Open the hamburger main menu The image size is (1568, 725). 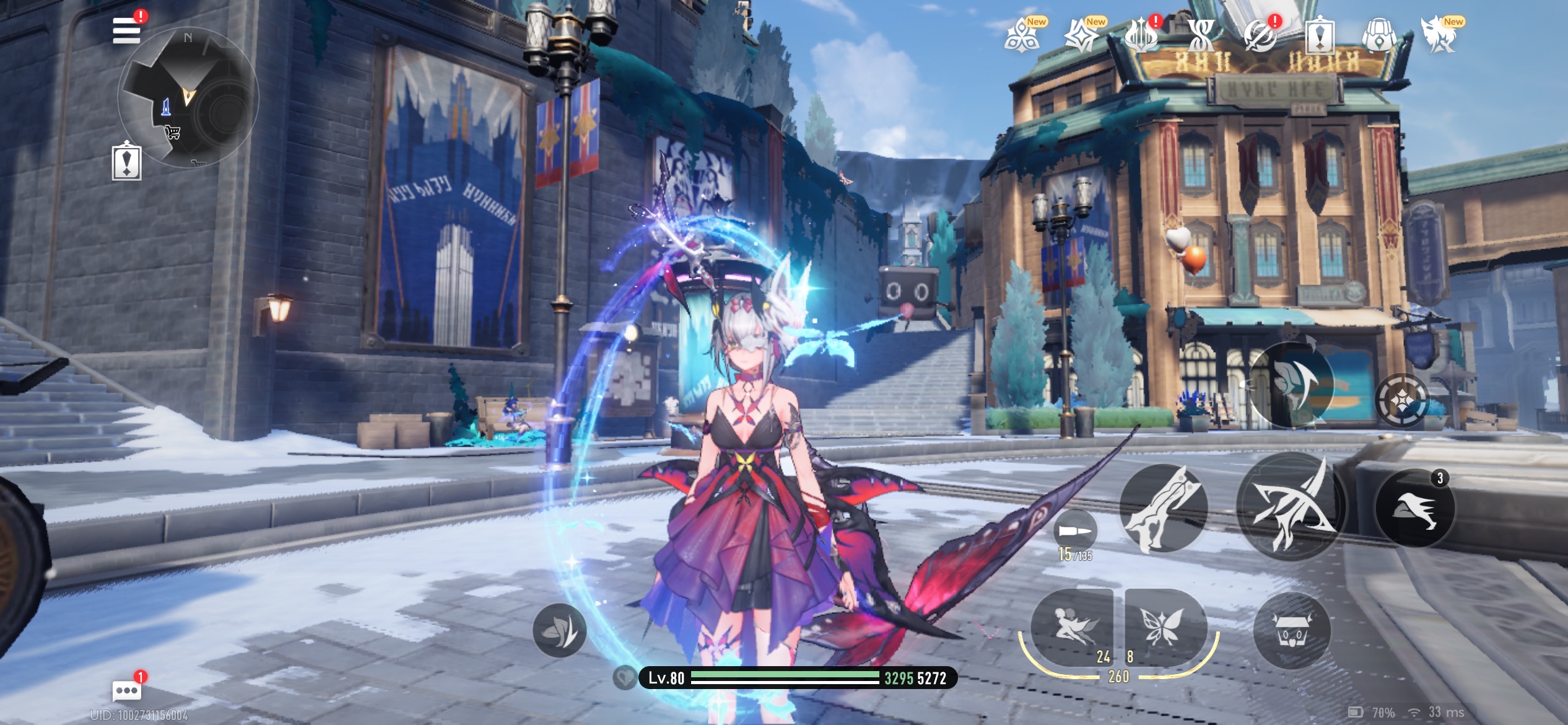point(126,30)
